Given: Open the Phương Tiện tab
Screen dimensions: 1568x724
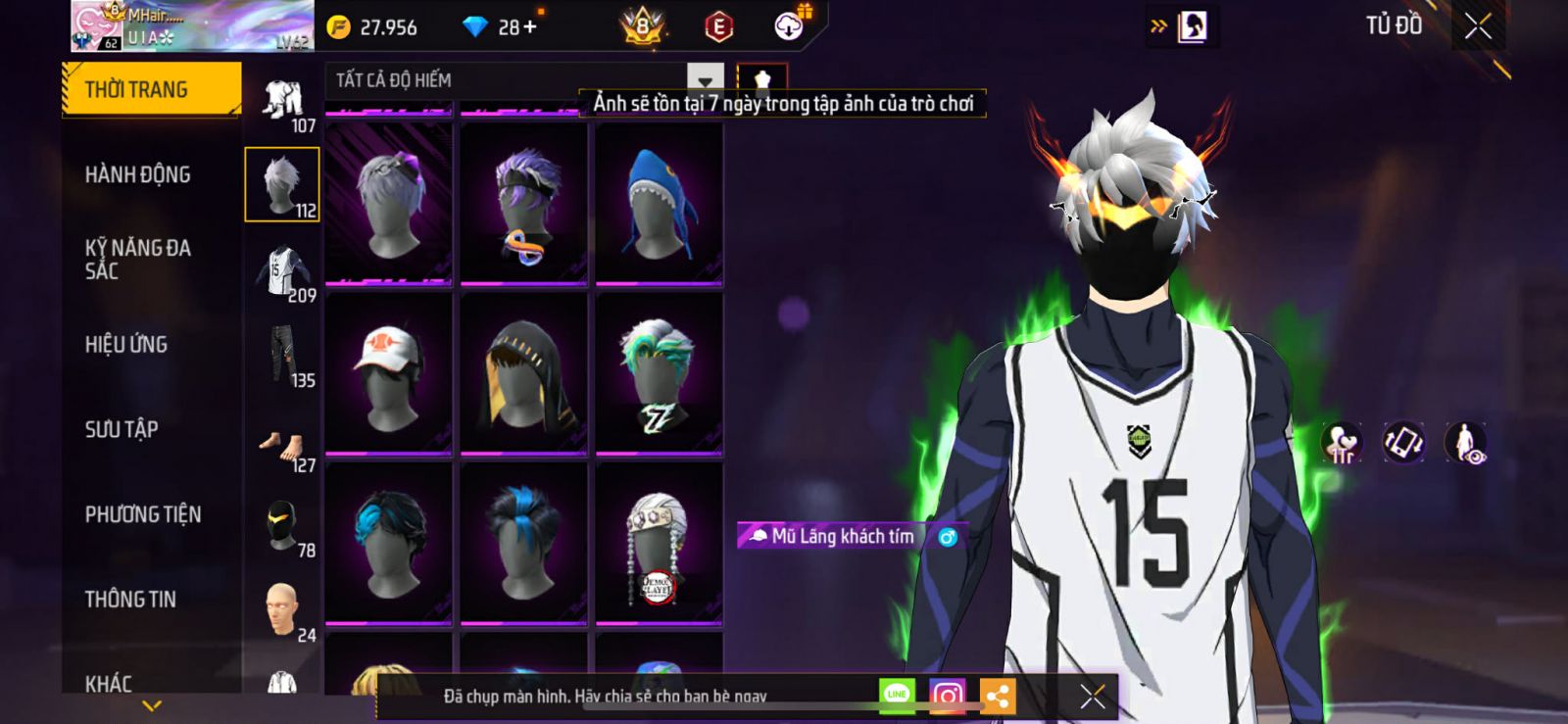Looking at the screenshot, I should (143, 514).
